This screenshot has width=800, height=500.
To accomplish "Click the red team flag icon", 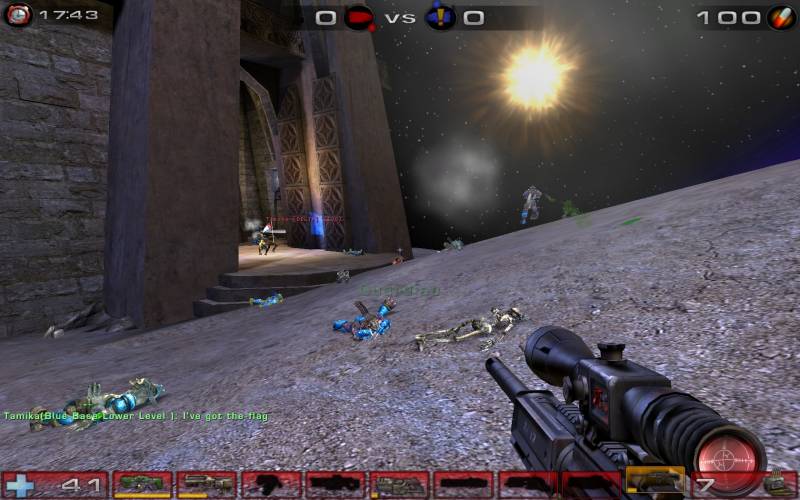I will (x=357, y=17).
